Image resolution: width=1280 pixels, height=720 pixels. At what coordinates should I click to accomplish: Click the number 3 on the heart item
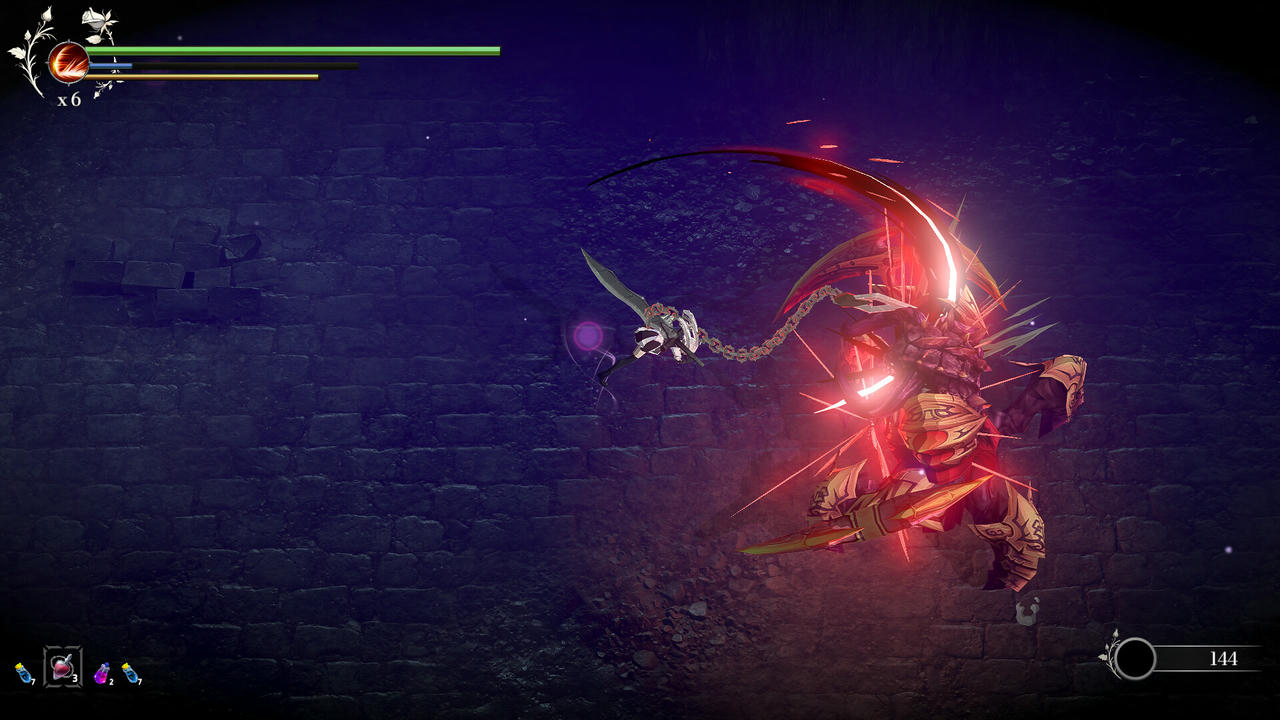(x=75, y=679)
